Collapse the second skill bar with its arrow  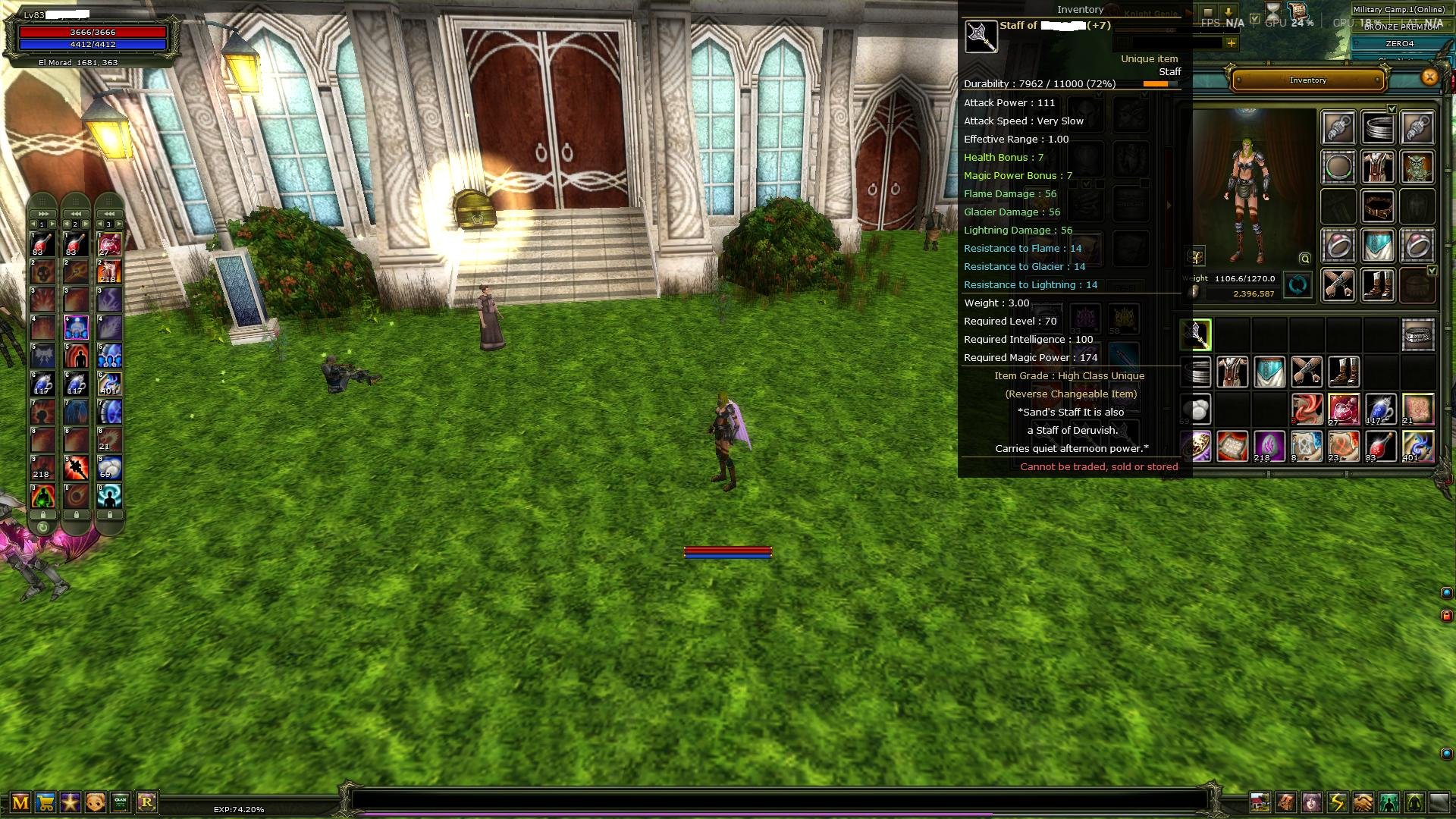tap(76, 214)
